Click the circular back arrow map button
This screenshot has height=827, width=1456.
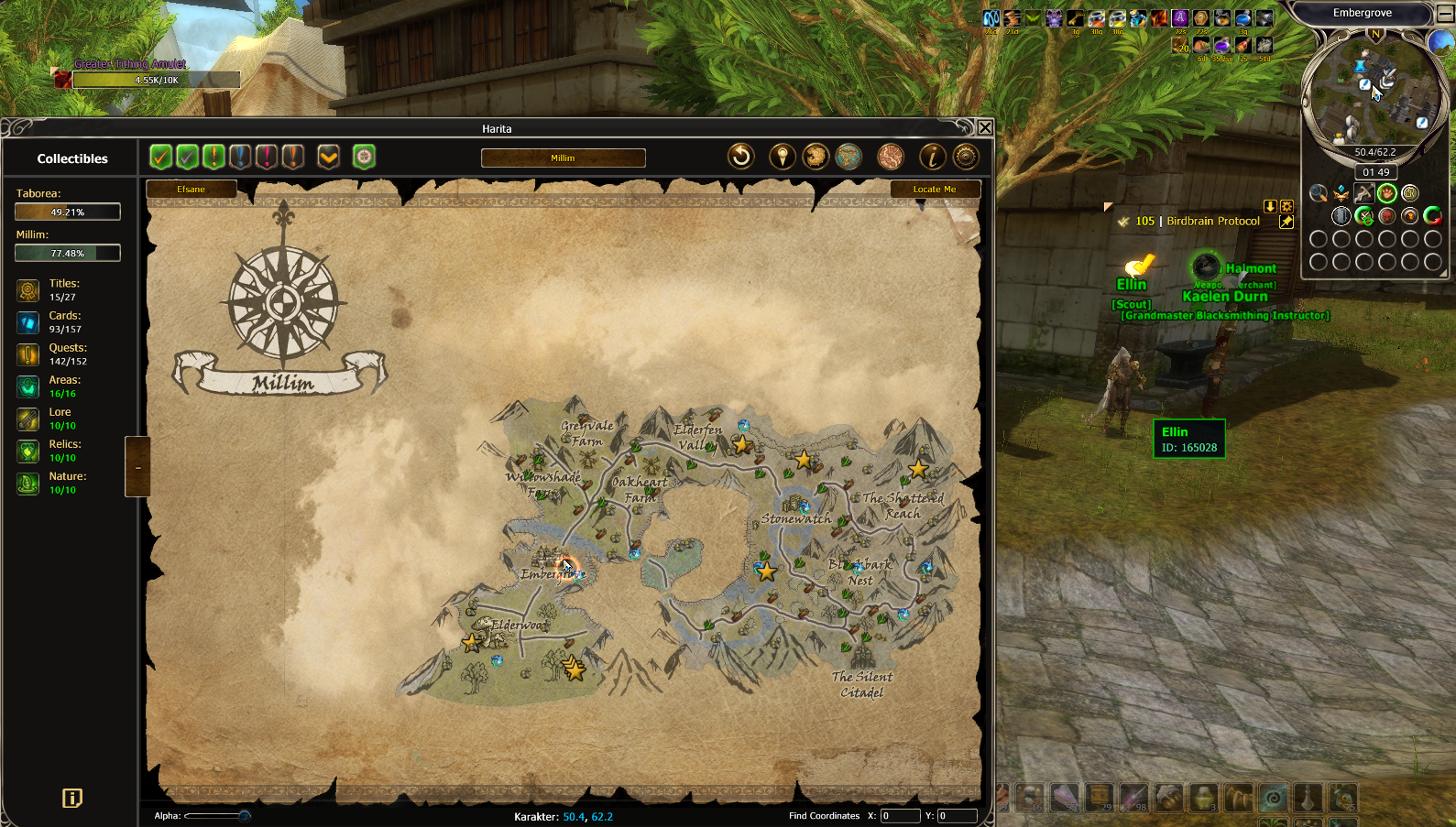point(740,157)
